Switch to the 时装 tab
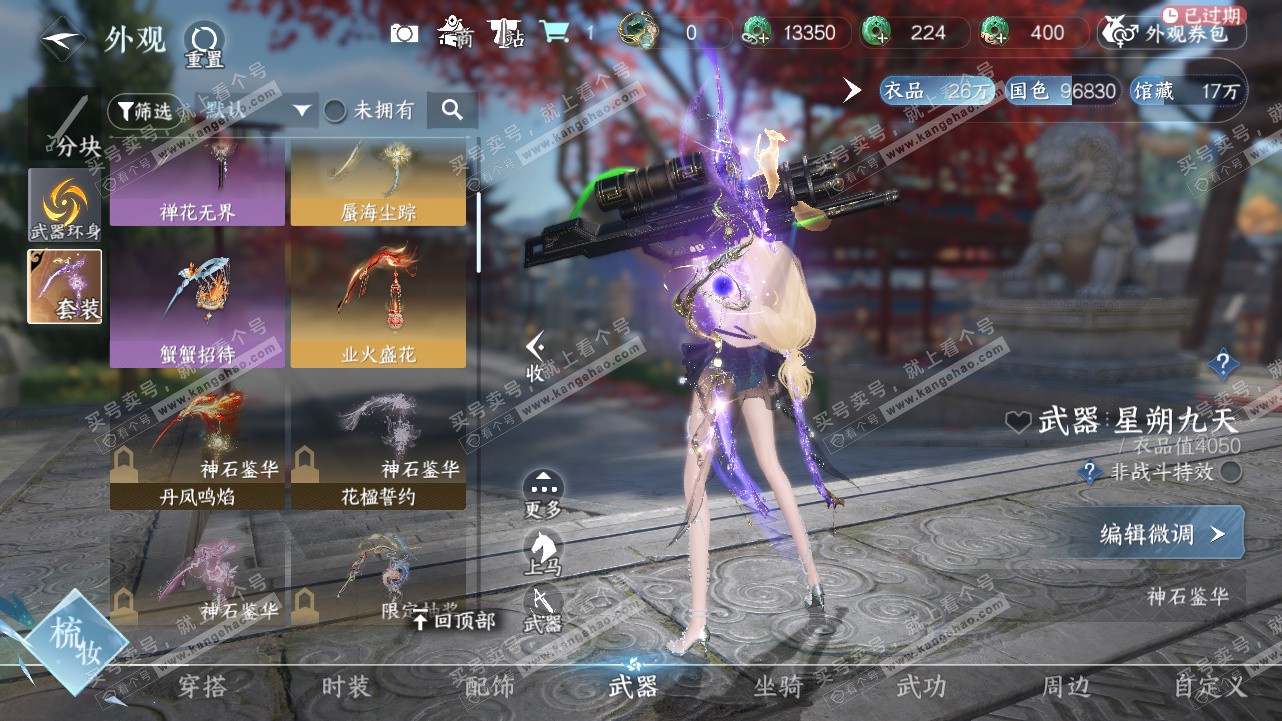 346,687
